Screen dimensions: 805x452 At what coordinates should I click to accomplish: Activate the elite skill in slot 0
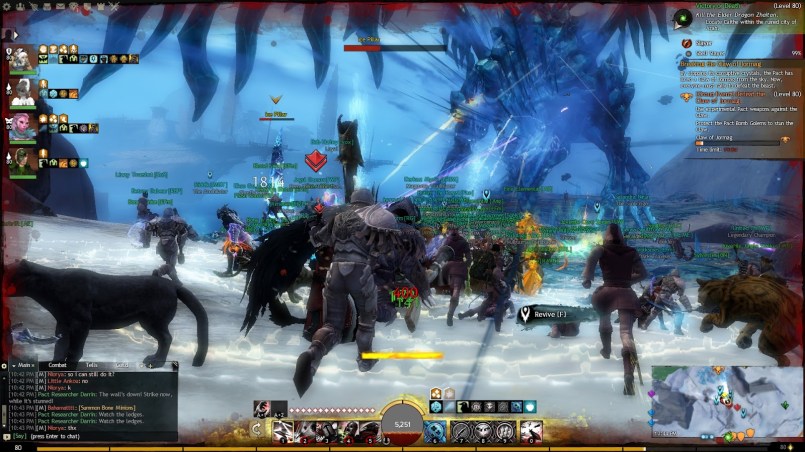533,430
